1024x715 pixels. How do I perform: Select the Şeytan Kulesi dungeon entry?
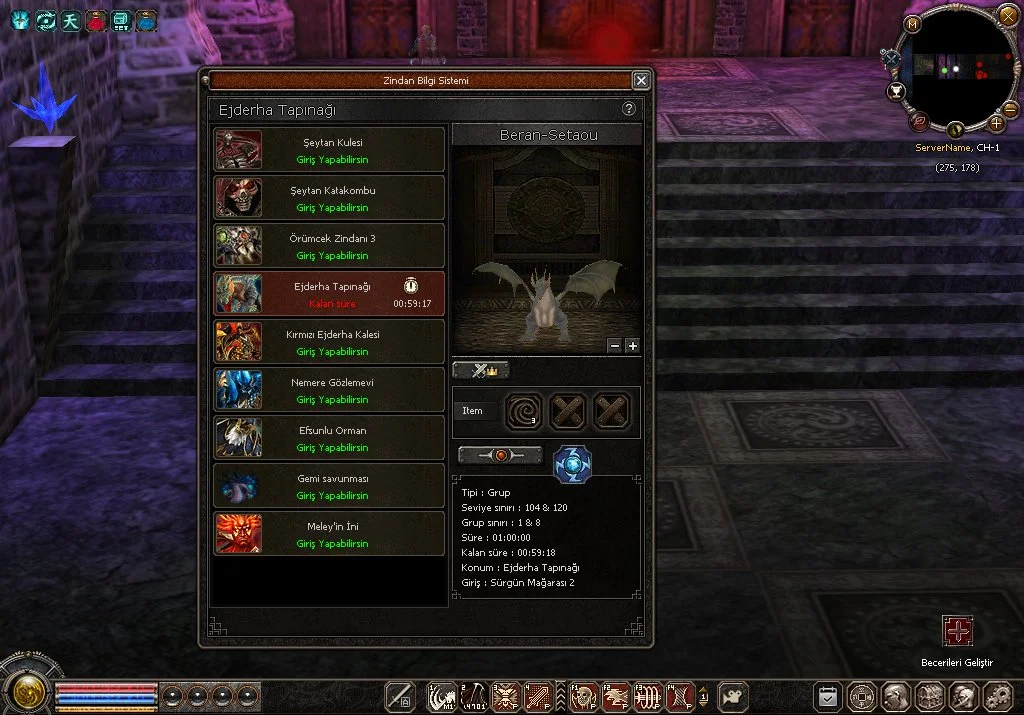pyautogui.click(x=329, y=150)
